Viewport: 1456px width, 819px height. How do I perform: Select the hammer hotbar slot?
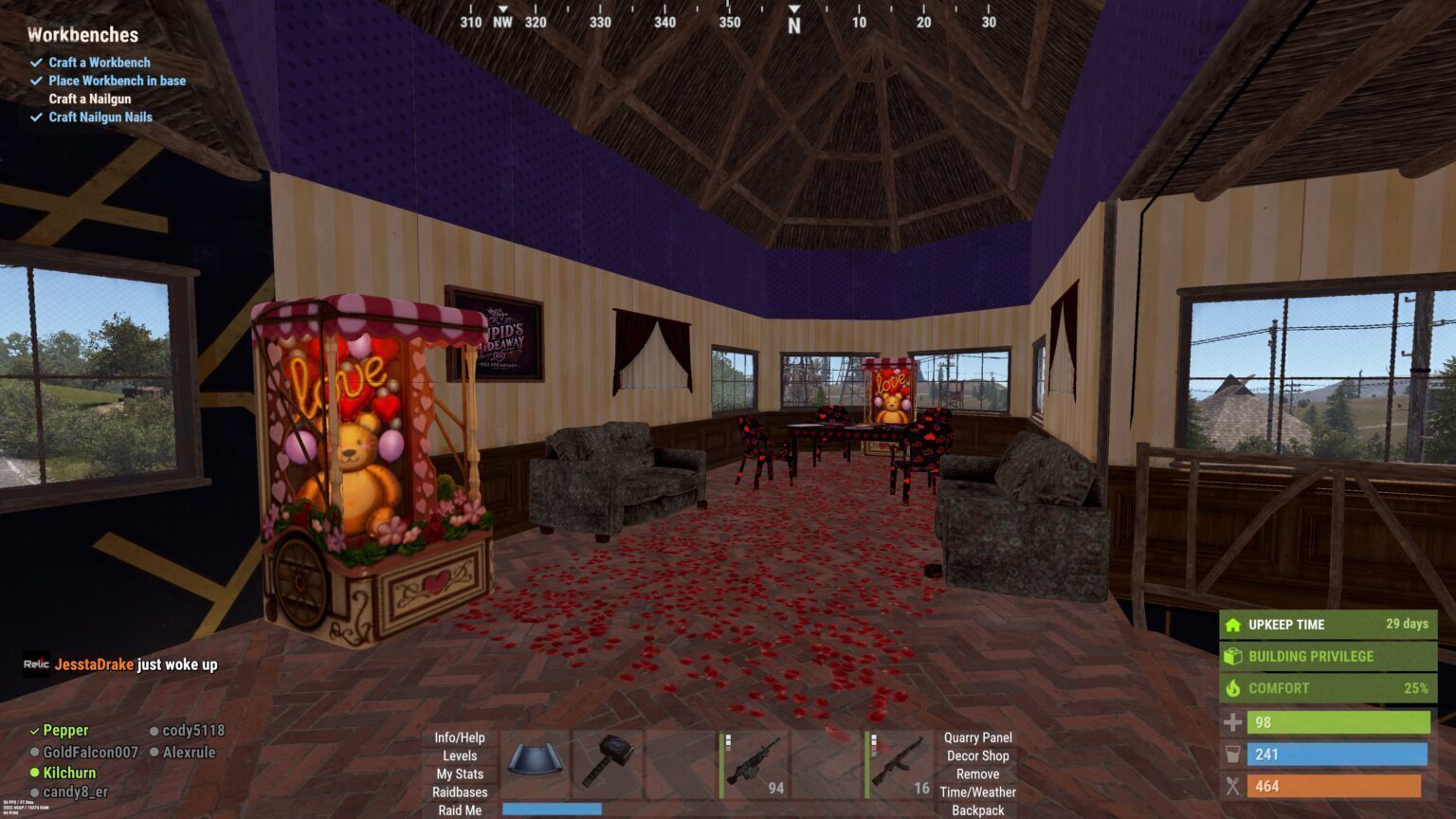pos(608,761)
